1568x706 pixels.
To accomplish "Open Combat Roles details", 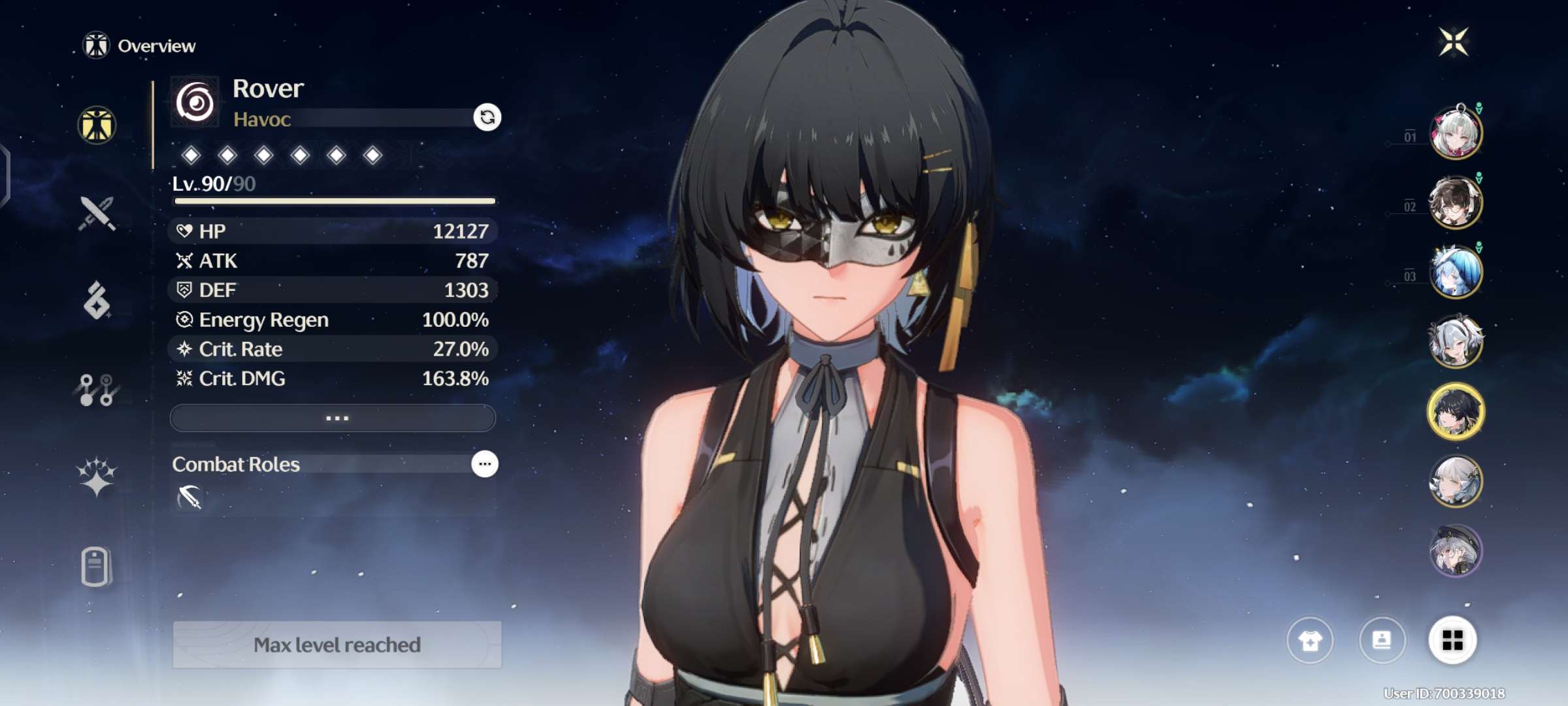I will [x=484, y=464].
